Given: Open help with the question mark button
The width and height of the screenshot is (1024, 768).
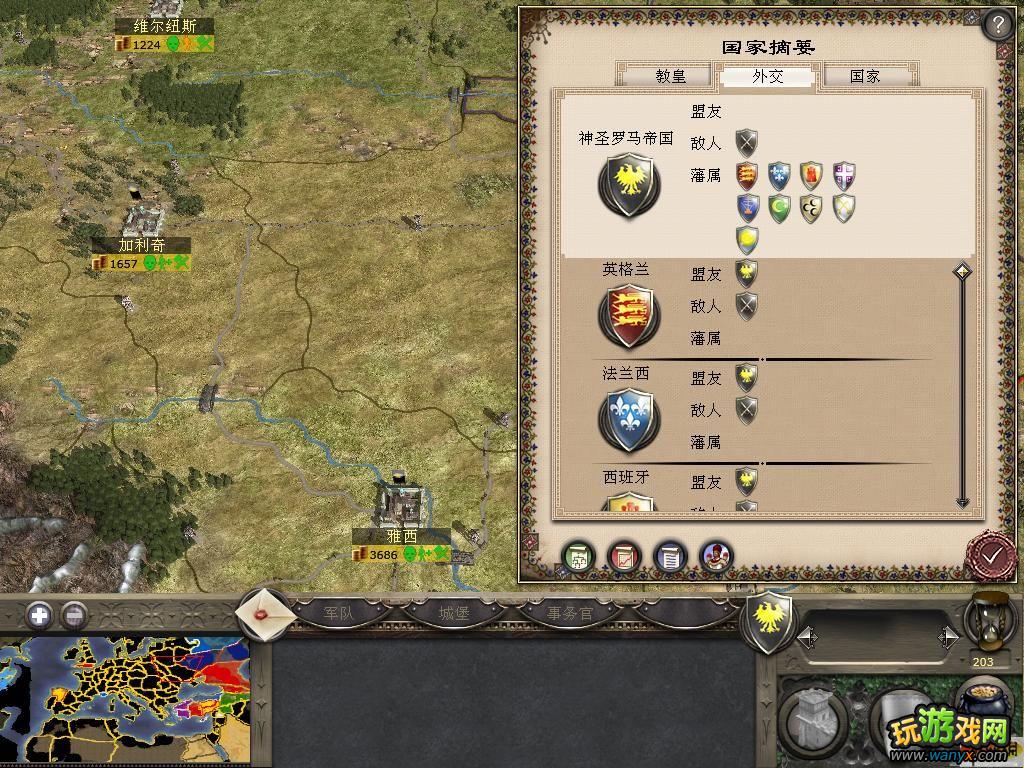Looking at the screenshot, I should click(997, 25).
